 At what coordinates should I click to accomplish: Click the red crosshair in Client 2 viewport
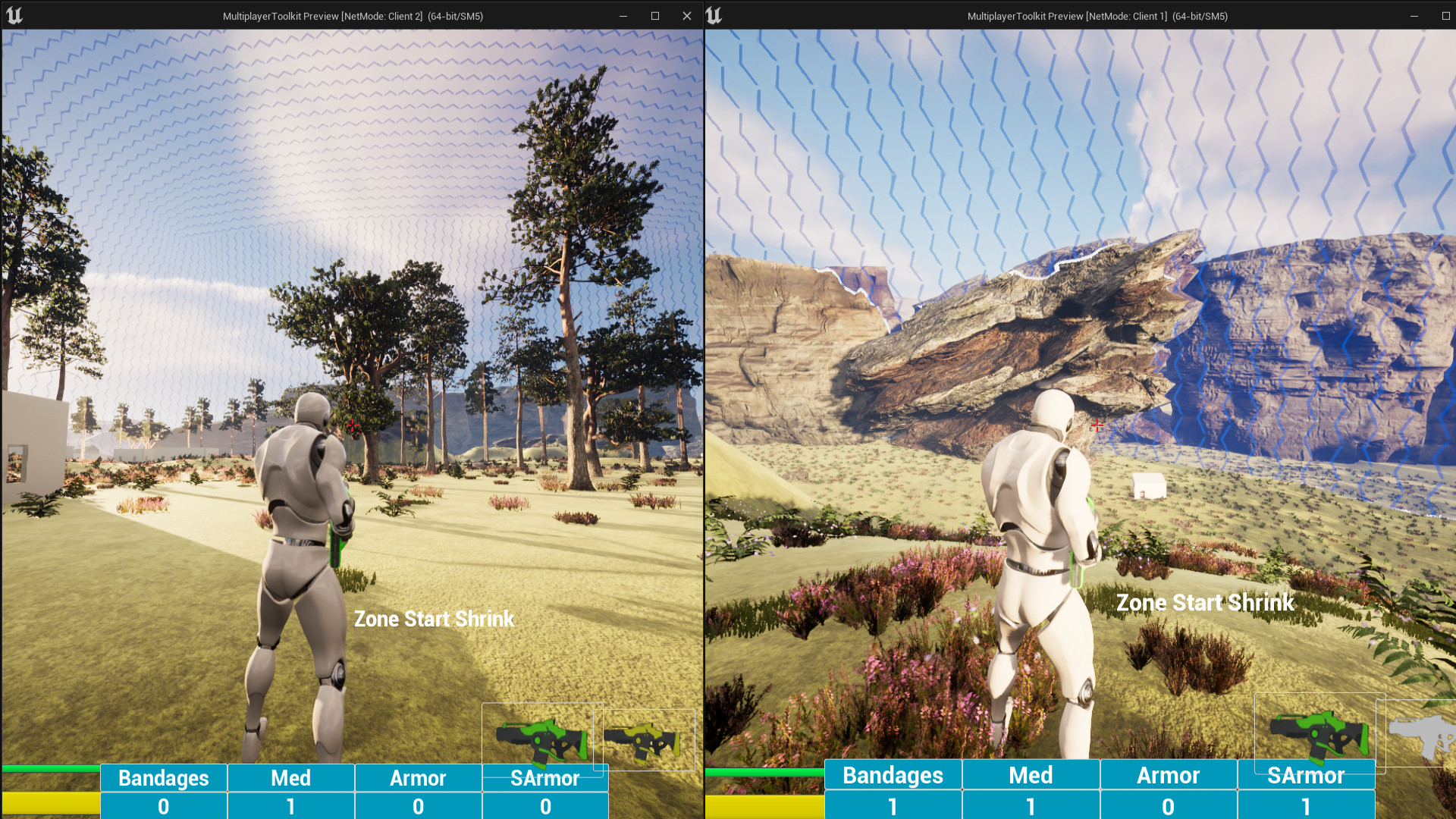(x=352, y=426)
